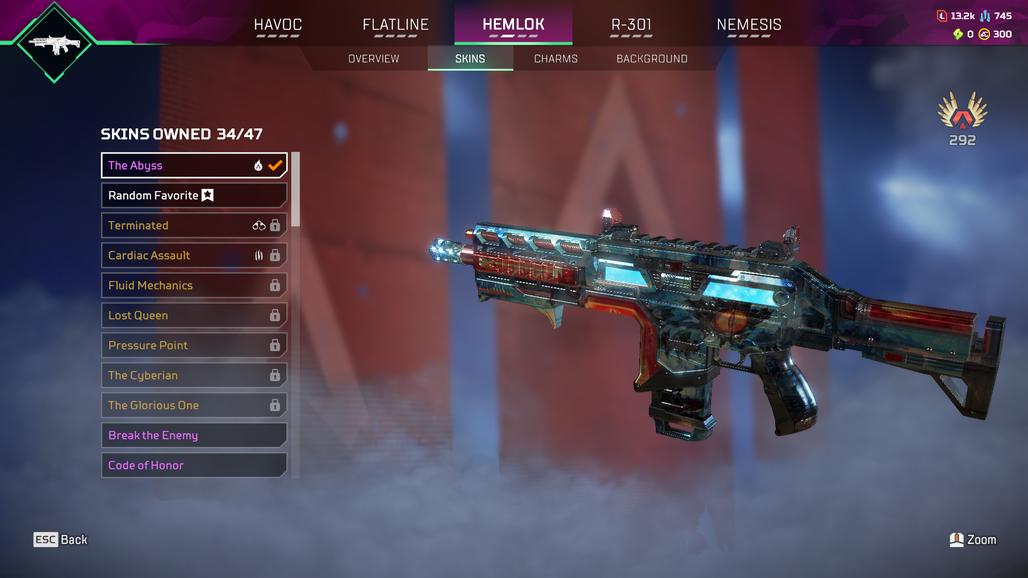
Task: Switch to the Charms sub-tab
Action: [x=555, y=59]
